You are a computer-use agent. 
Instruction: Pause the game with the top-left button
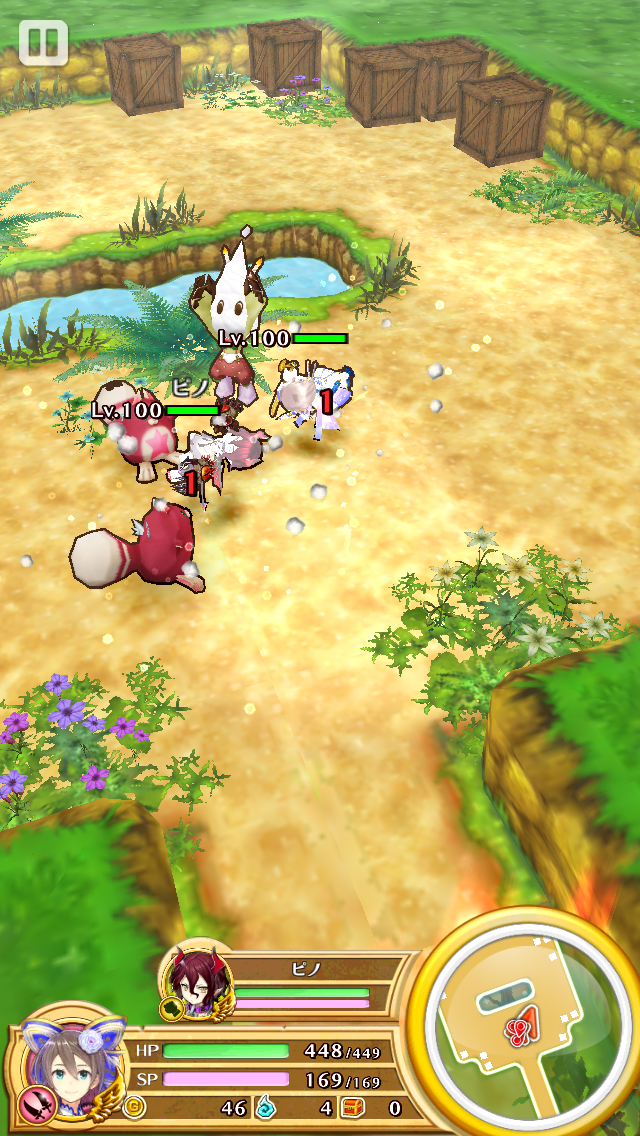42,42
